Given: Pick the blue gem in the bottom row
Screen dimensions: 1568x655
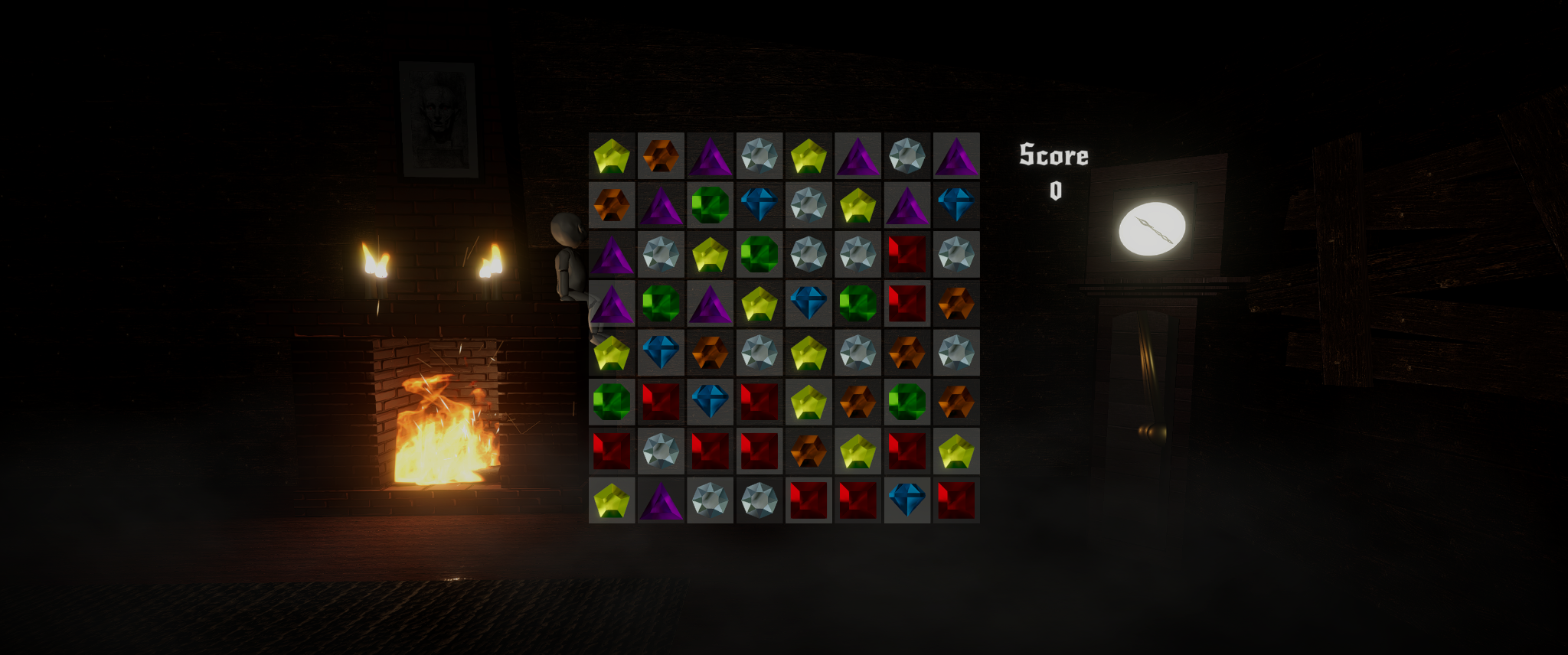Looking at the screenshot, I should click(906, 500).
